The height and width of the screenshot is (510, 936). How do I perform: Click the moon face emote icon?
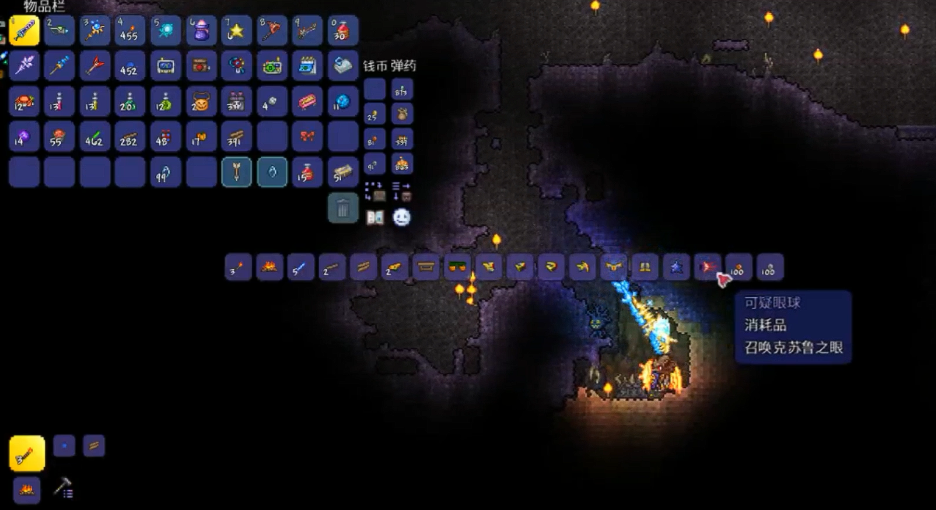coord(402,216)
